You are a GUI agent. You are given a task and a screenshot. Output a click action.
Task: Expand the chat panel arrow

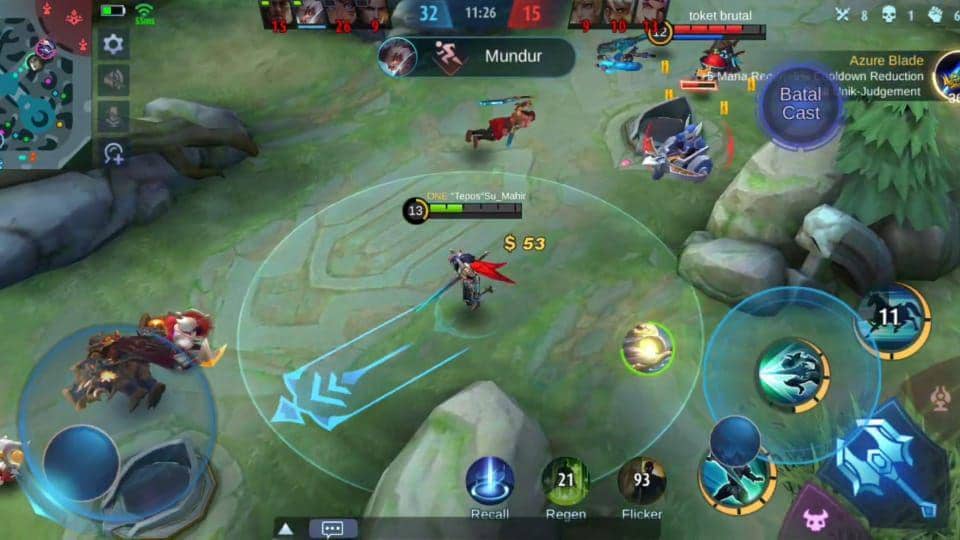(x=286, y=529)
